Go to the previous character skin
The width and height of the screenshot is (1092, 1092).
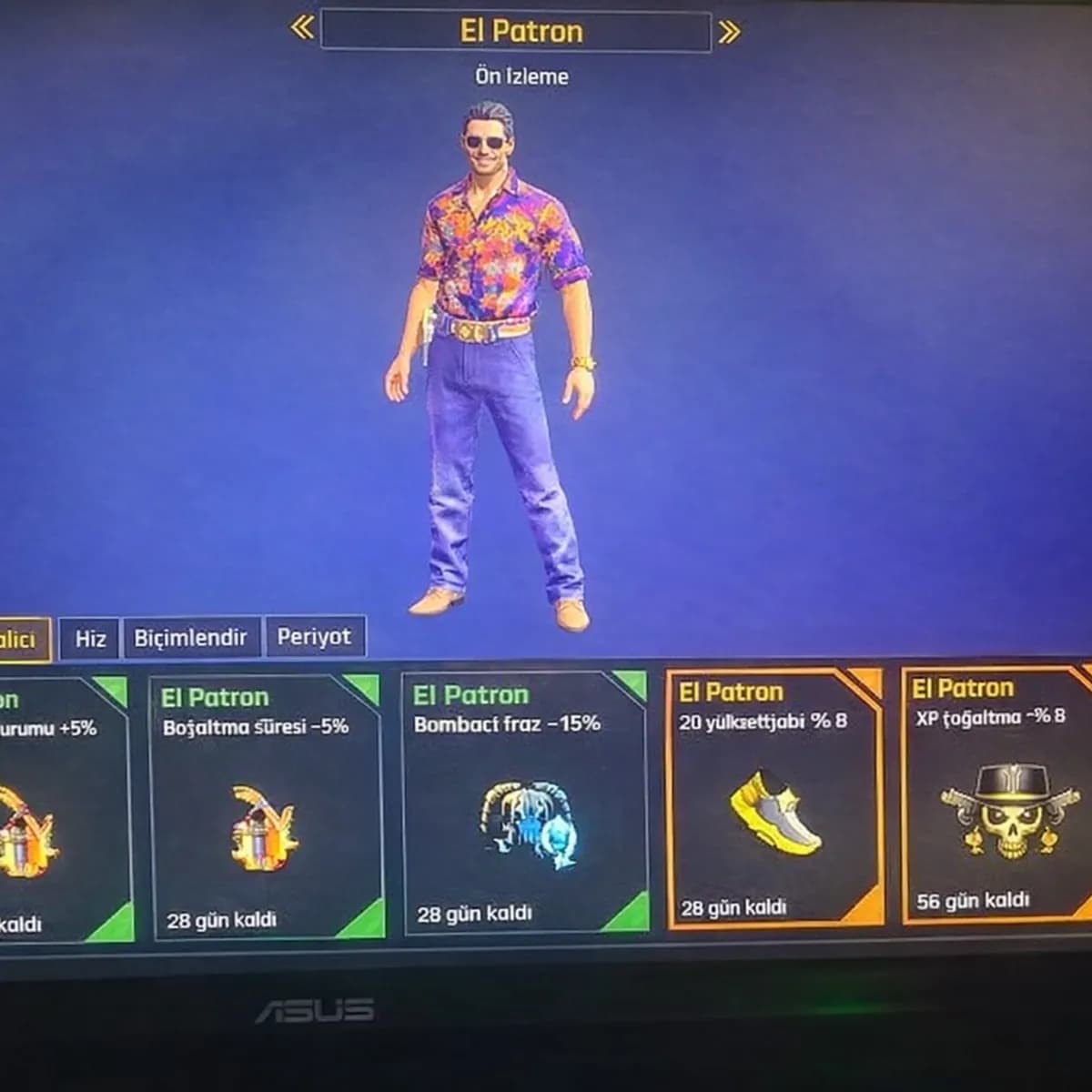[x=301, y=29]
